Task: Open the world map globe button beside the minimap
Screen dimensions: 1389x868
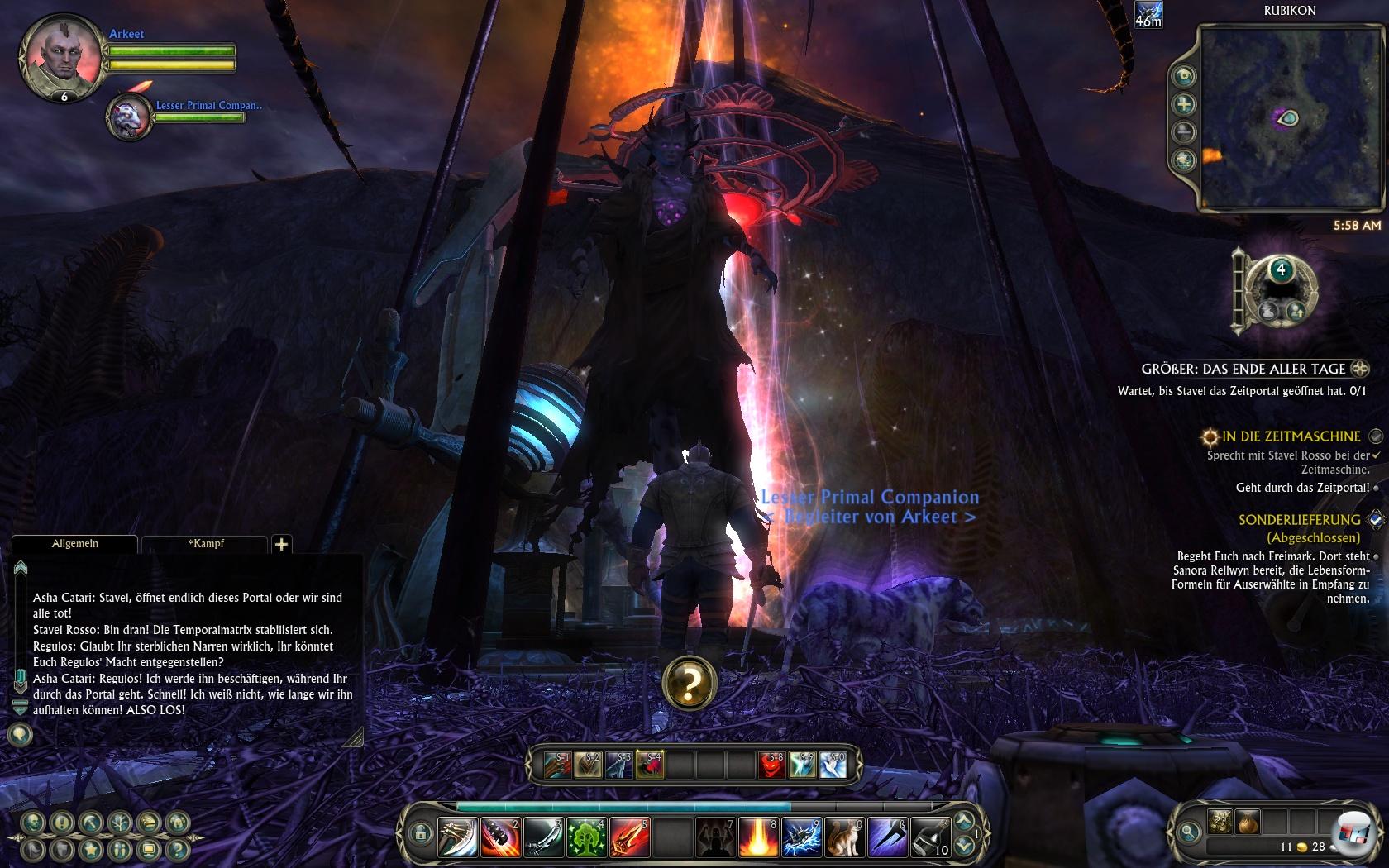Action: tap(1185, 160)
